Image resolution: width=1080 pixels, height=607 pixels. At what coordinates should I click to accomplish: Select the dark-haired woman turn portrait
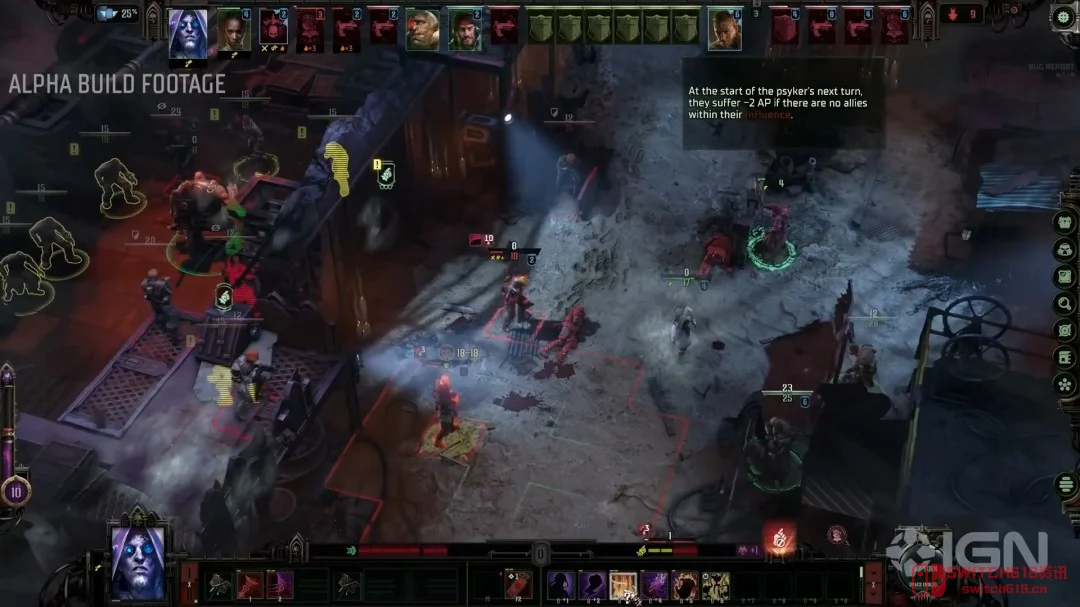233,30
